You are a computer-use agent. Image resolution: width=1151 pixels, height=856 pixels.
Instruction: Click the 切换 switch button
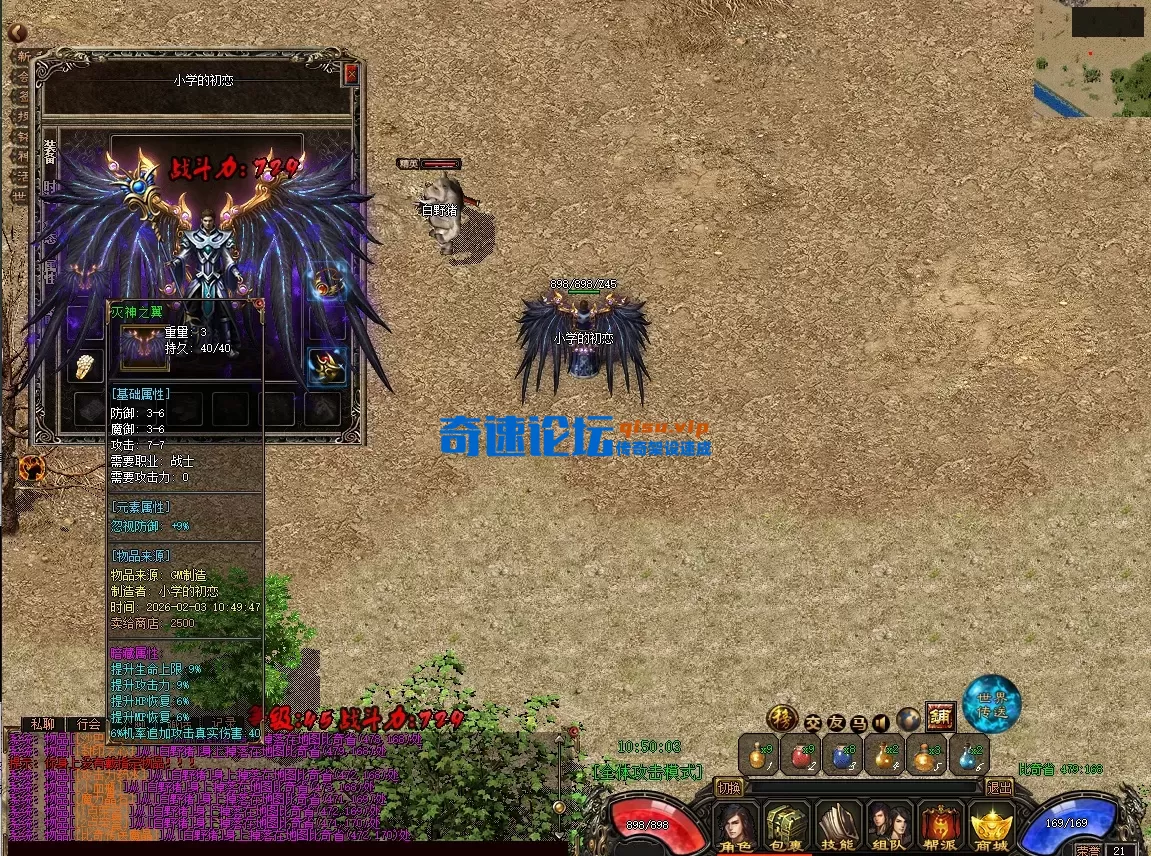[x=730, y=787]
